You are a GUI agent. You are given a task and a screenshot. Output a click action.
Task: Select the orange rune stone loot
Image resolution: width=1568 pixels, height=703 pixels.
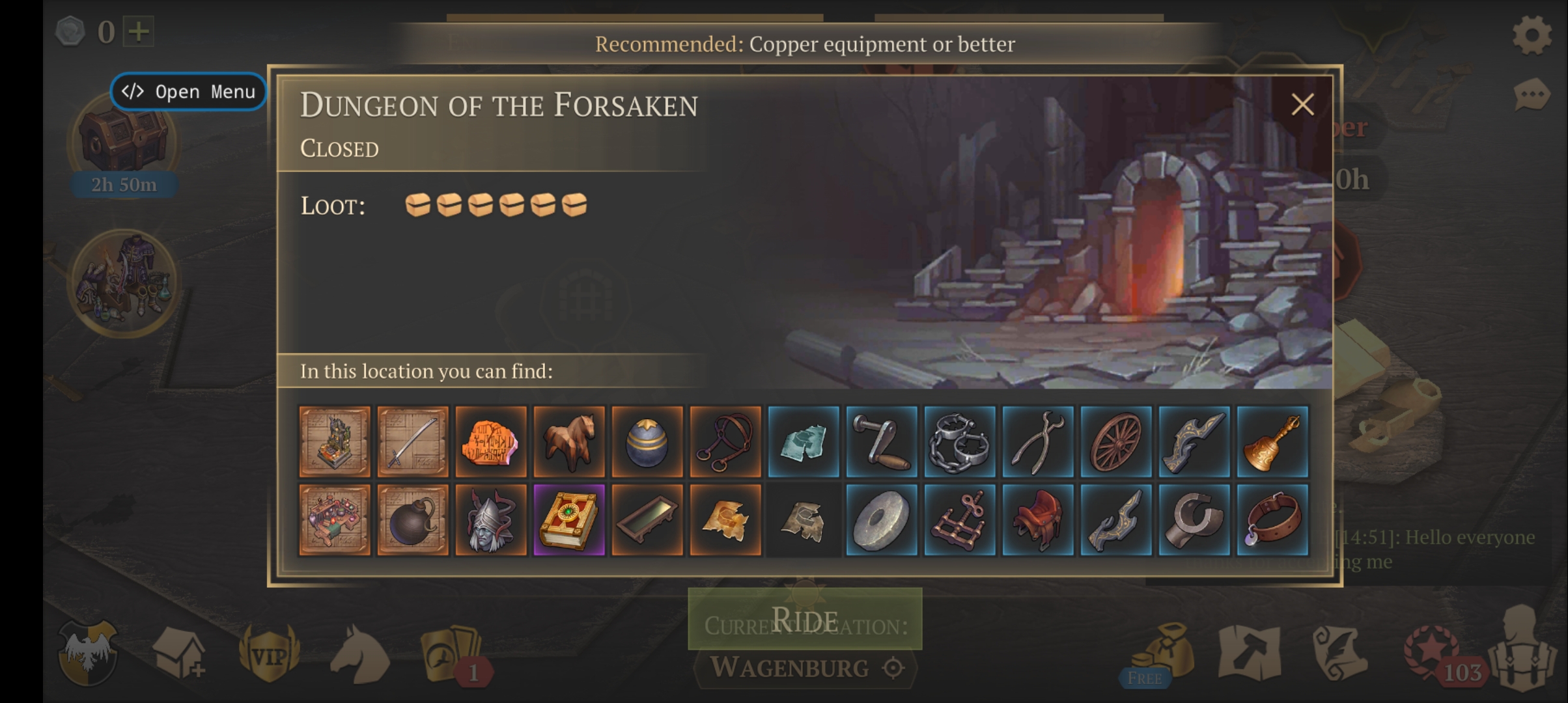pos(491,441)
